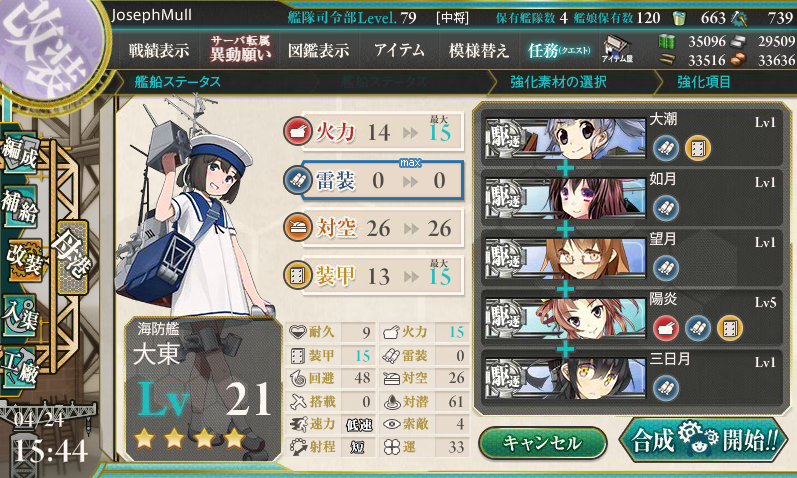Viewport: 797px width, 478px height.
Task: Open the 戦績表示 battle record menu
Action: pos(159,50)
